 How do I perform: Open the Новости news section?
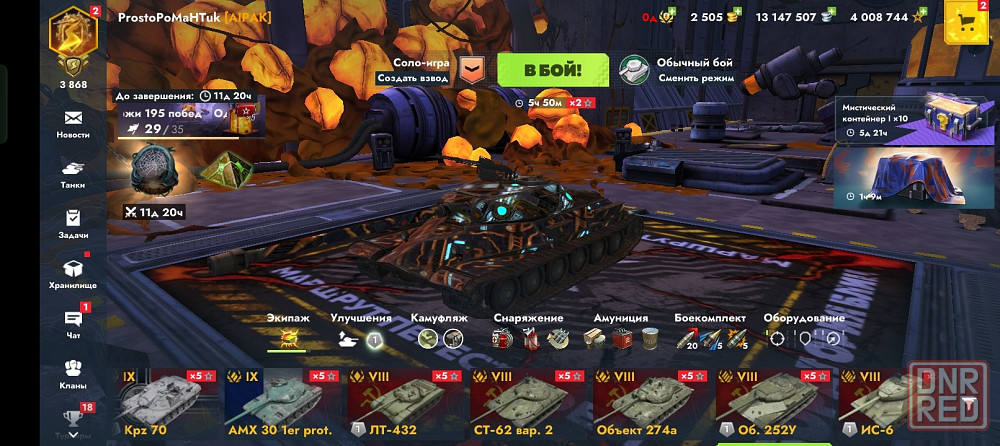[73, 122]
